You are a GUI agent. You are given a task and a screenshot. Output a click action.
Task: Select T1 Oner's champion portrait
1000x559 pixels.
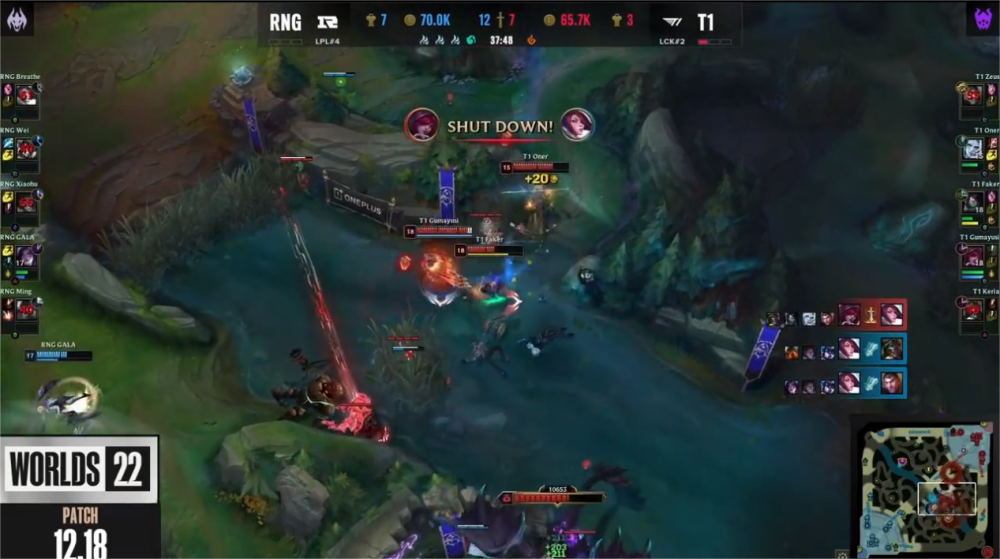click(972, 149)
